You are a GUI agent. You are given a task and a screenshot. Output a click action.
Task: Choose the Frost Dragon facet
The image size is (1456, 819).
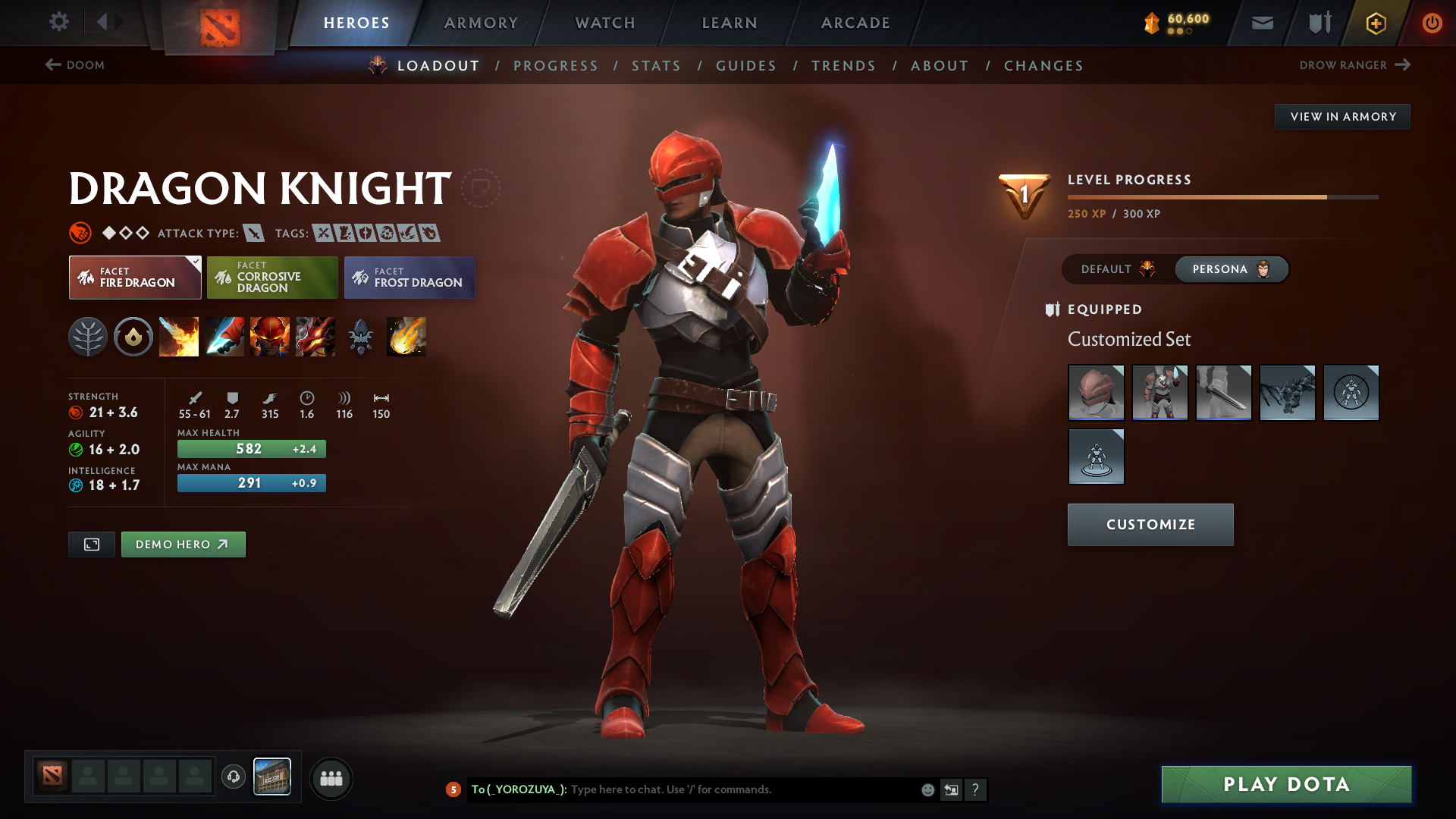(x=409, y=278)
